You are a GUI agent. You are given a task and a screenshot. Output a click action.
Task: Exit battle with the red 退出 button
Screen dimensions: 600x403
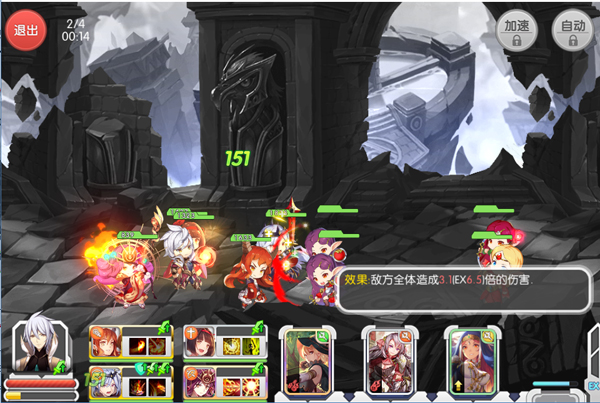point(24,28)
